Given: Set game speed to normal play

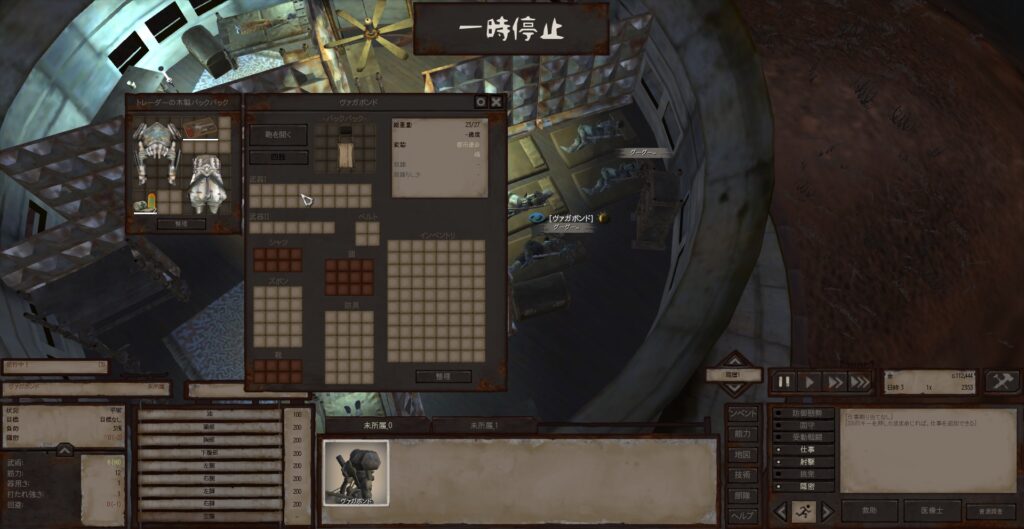Looking at the screenshot, I should (810, 382).
